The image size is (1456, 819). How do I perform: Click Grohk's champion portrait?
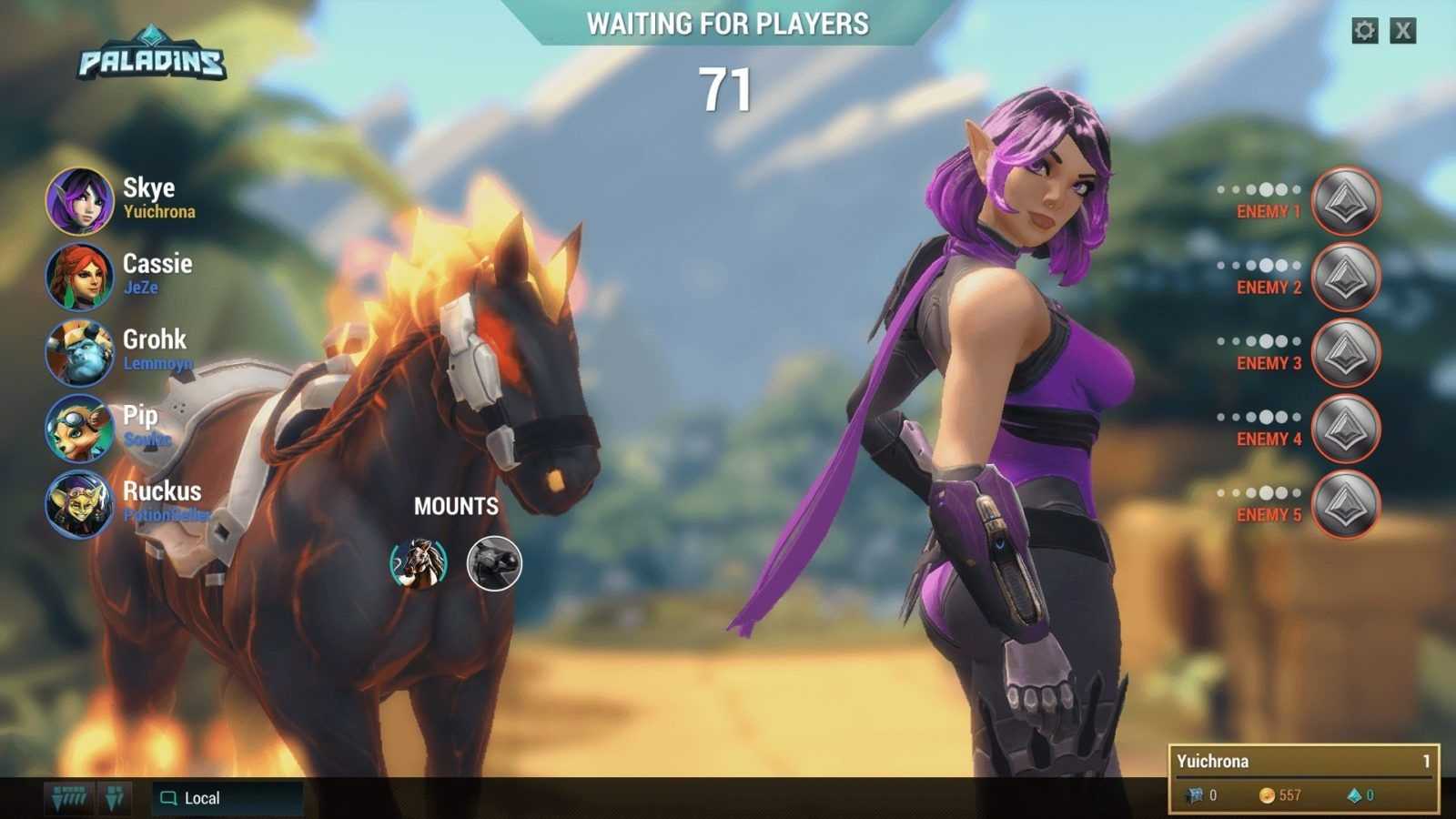click(x=80, y=352)
